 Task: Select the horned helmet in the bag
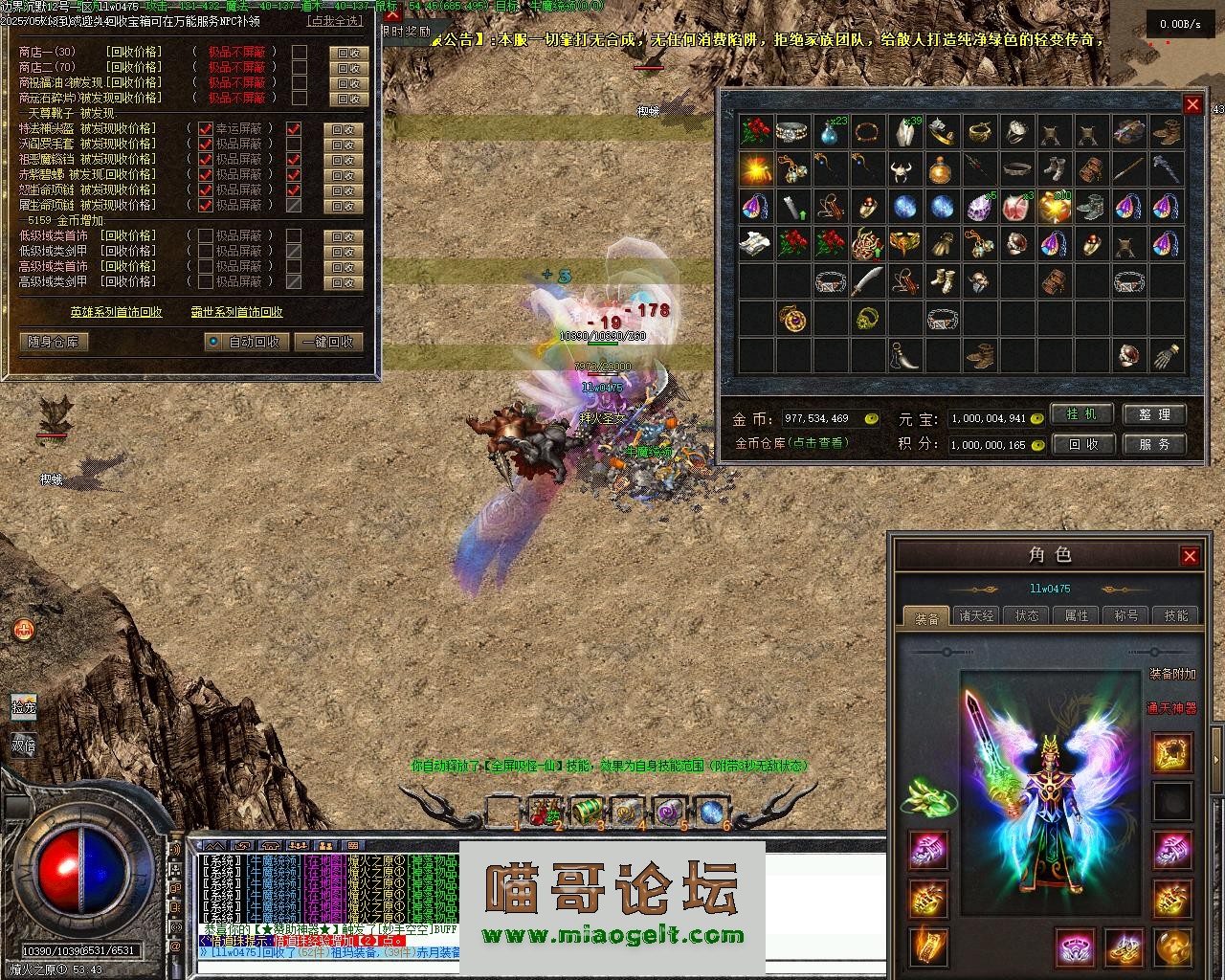click(904, 169)
